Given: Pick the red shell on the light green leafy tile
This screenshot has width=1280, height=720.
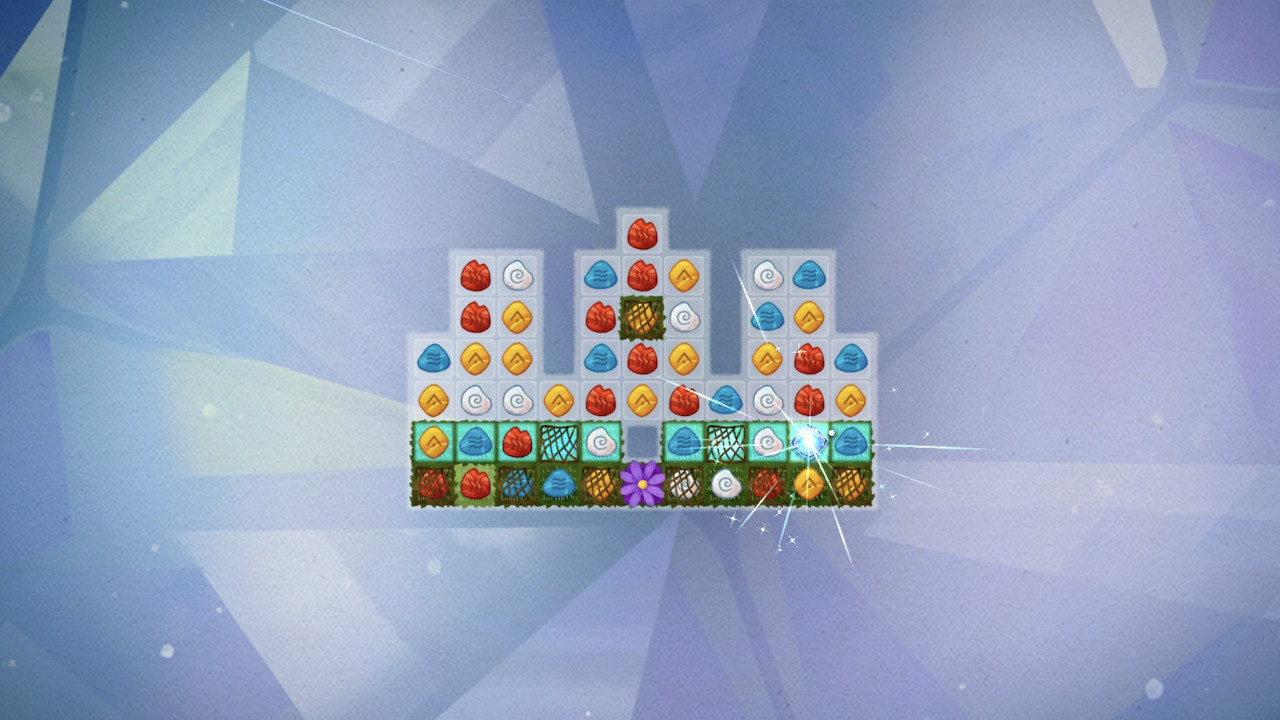Looking at the screenshot, I should (475, 485).
